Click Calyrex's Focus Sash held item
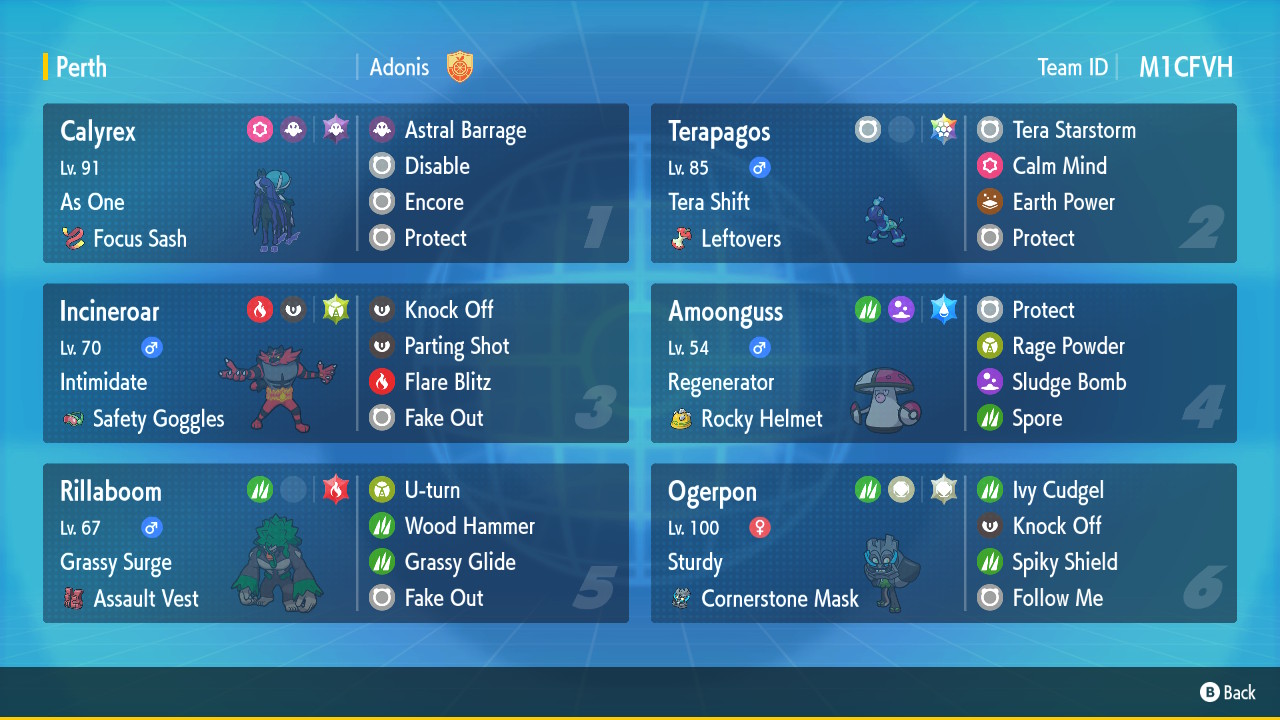 (x=139, y=238)
